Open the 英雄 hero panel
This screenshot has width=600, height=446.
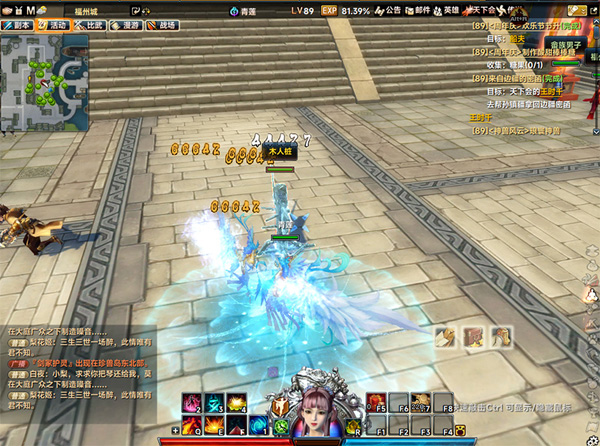[445, 10]
